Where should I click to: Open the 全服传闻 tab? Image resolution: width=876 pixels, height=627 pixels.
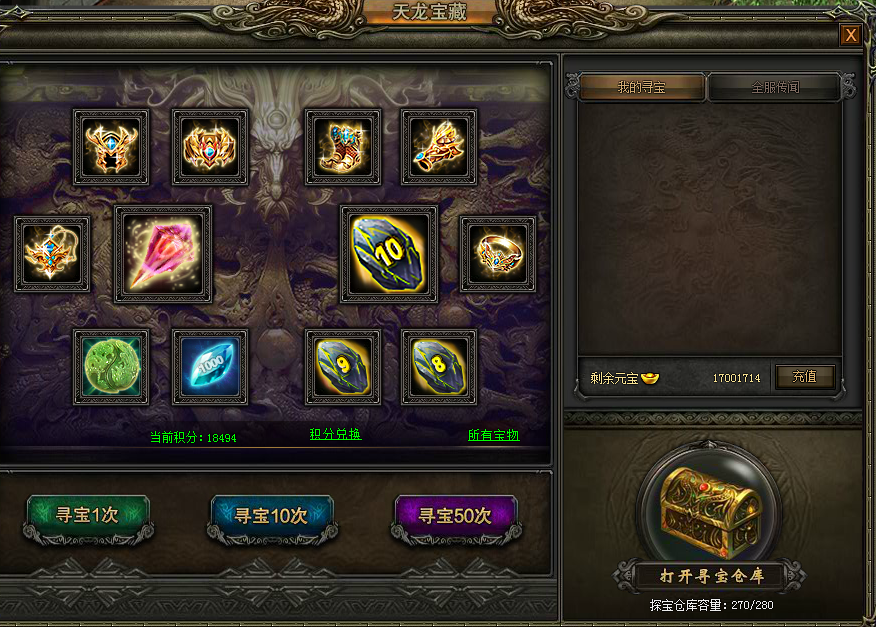click(775, 88)
